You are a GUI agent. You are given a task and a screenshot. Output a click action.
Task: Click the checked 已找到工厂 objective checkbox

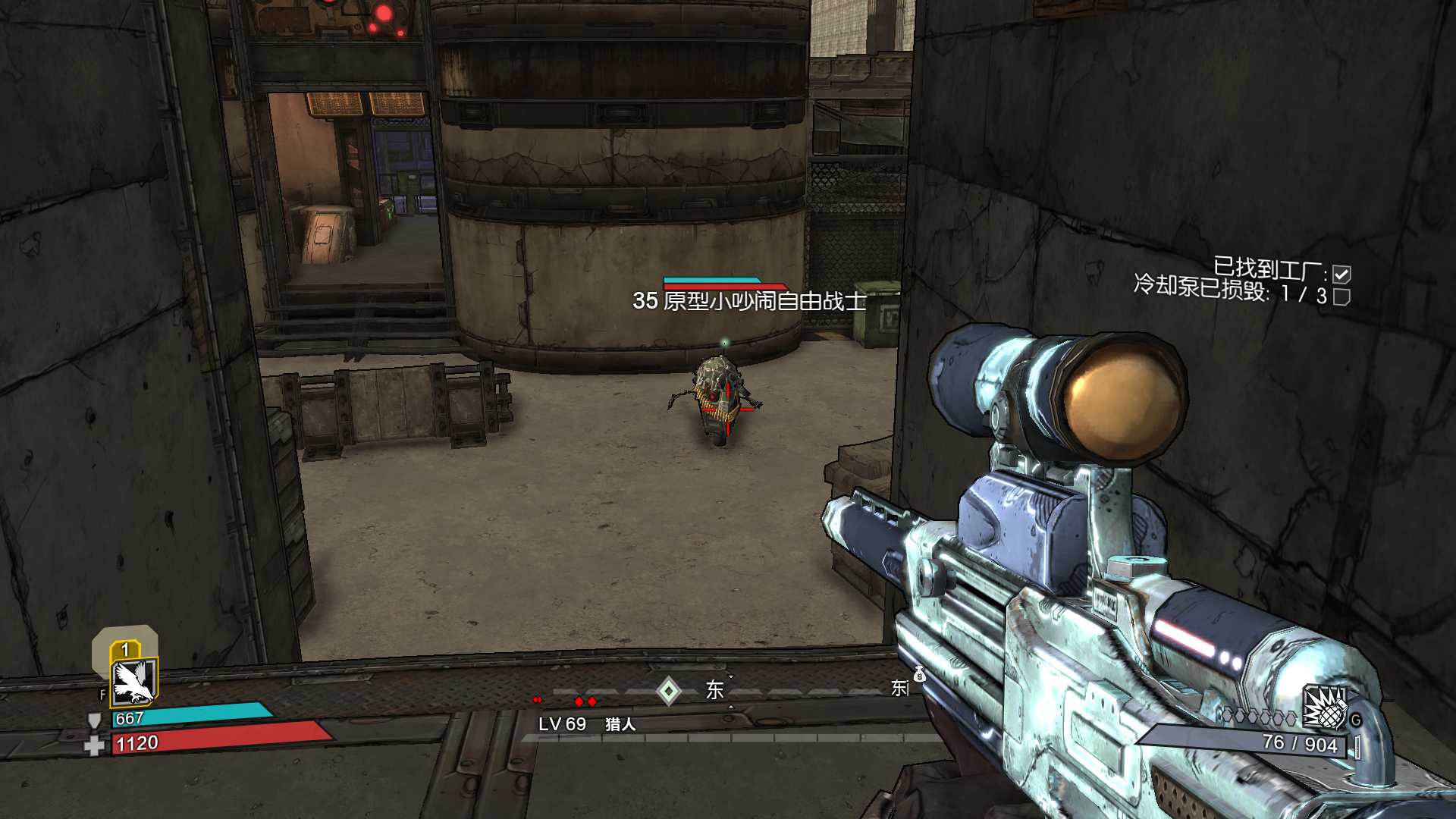[x=1341, y=274]
